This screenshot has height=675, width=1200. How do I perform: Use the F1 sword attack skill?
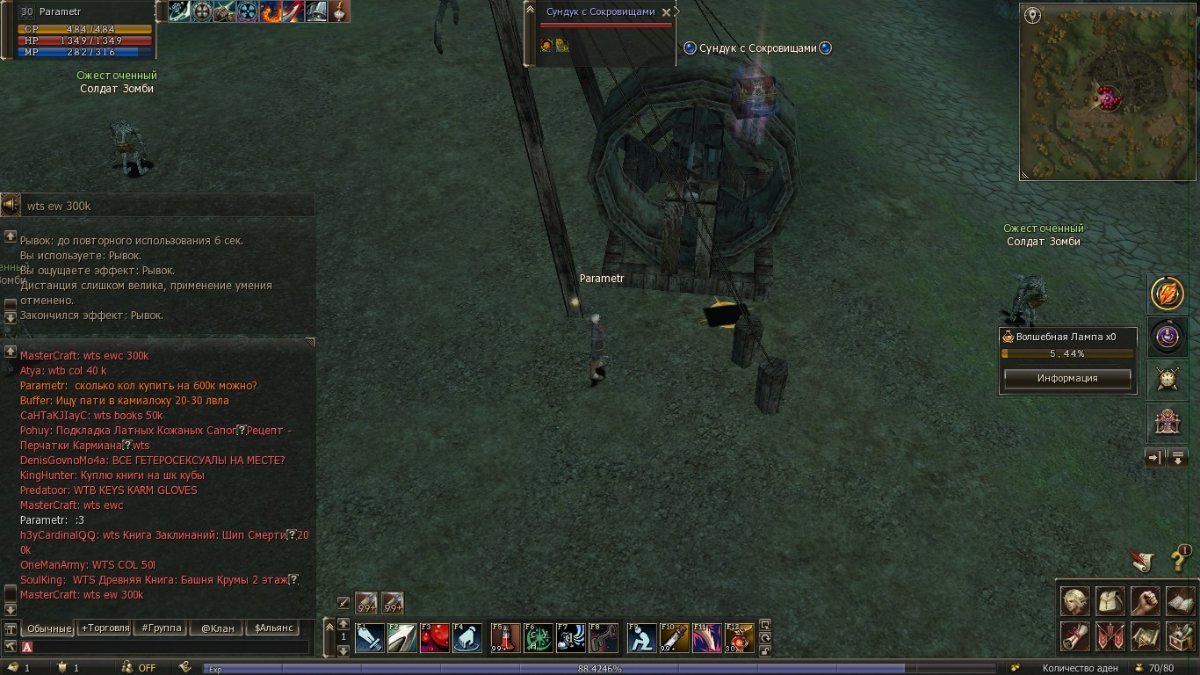pos(370,637)
